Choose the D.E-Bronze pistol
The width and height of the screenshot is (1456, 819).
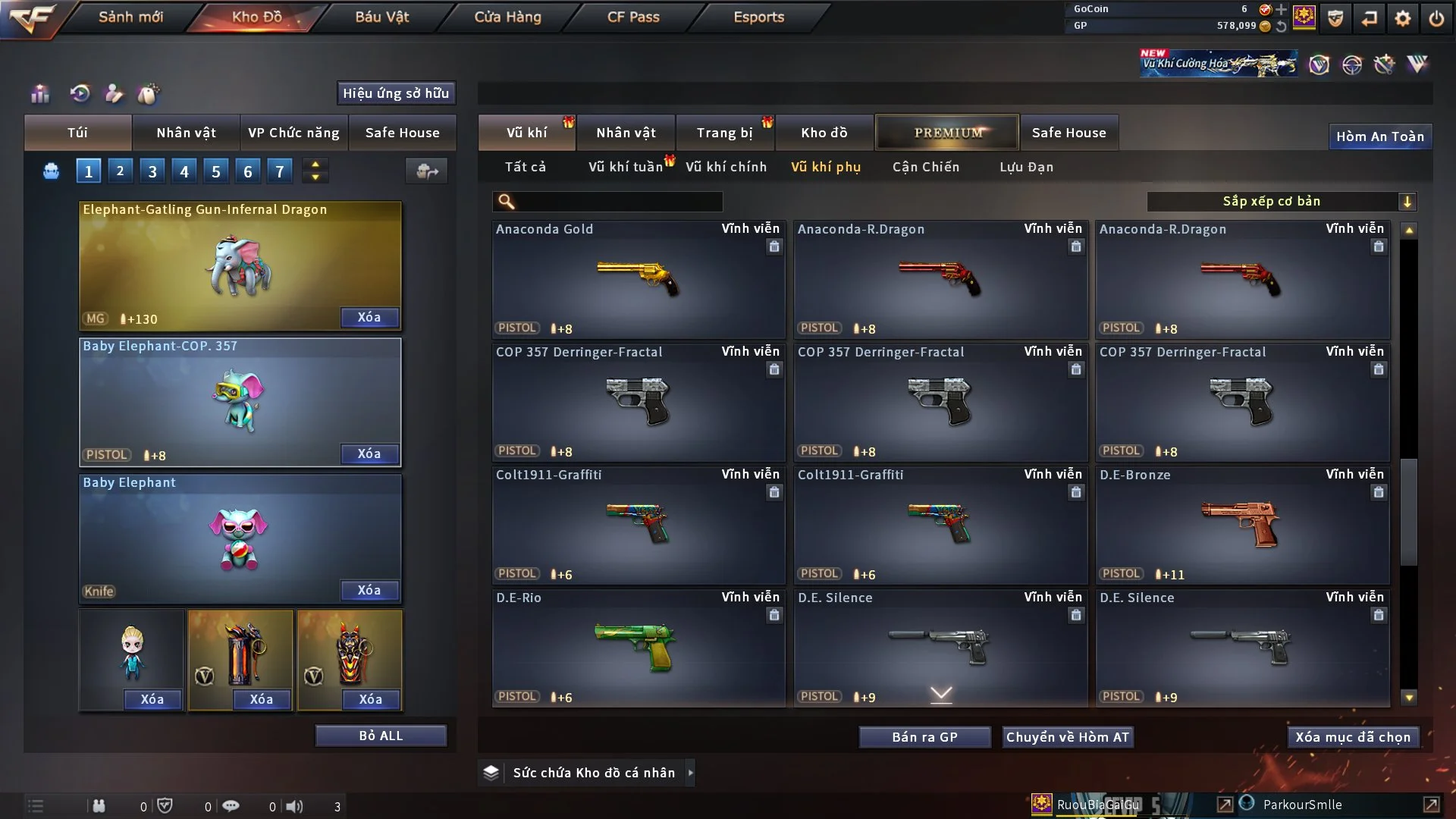tap(1241, 525)
